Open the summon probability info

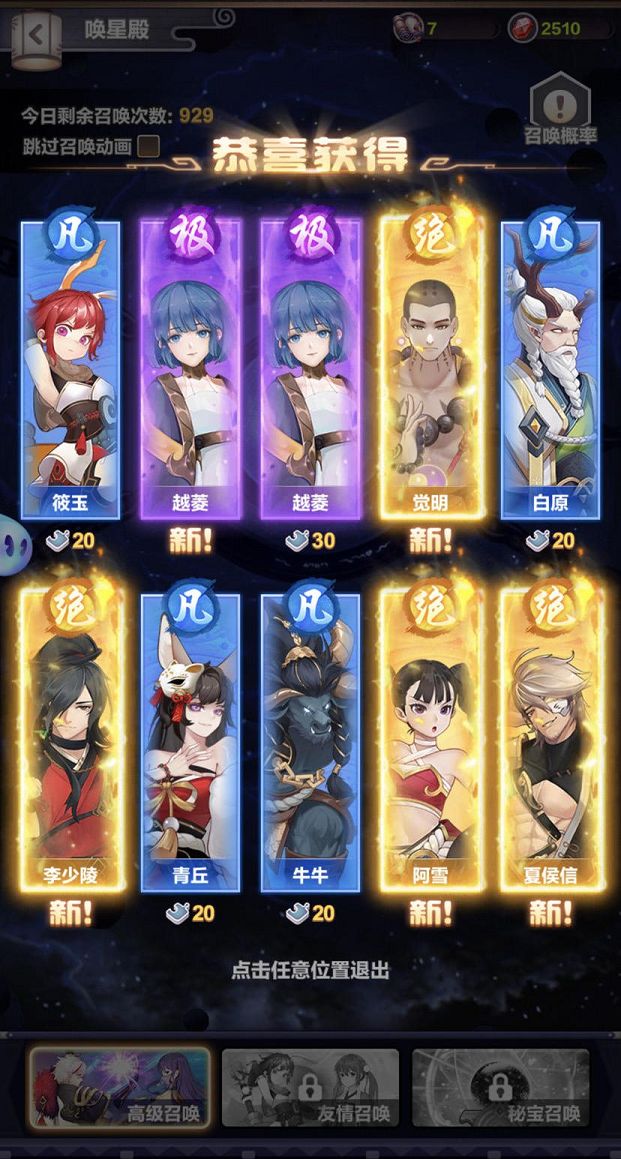coord(559,108)
